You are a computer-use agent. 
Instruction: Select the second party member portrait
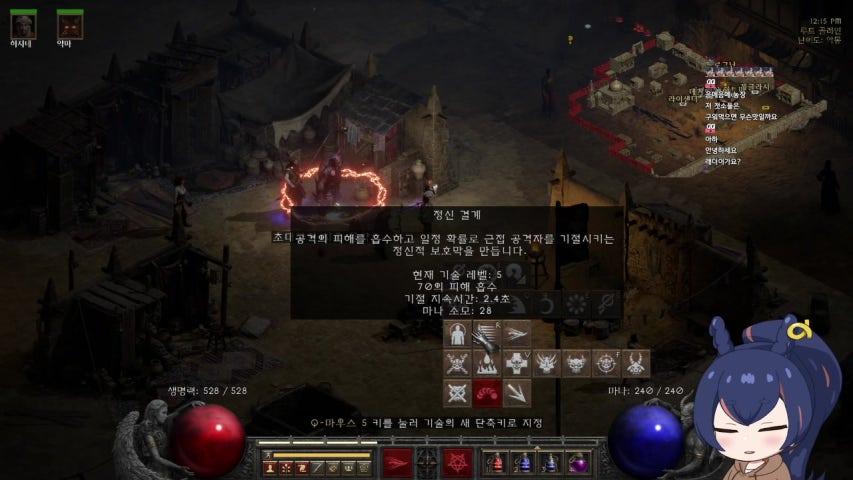(x=70, y=23)
